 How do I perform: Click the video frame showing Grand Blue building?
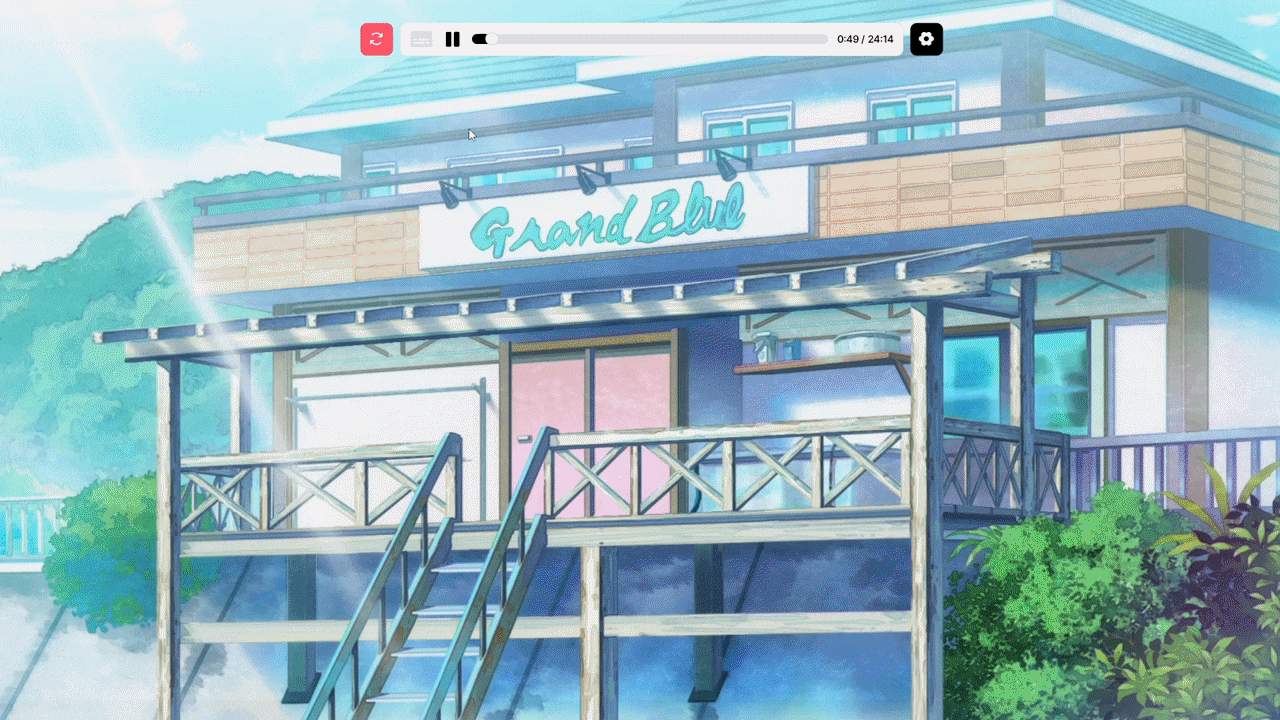click(640, 400)
